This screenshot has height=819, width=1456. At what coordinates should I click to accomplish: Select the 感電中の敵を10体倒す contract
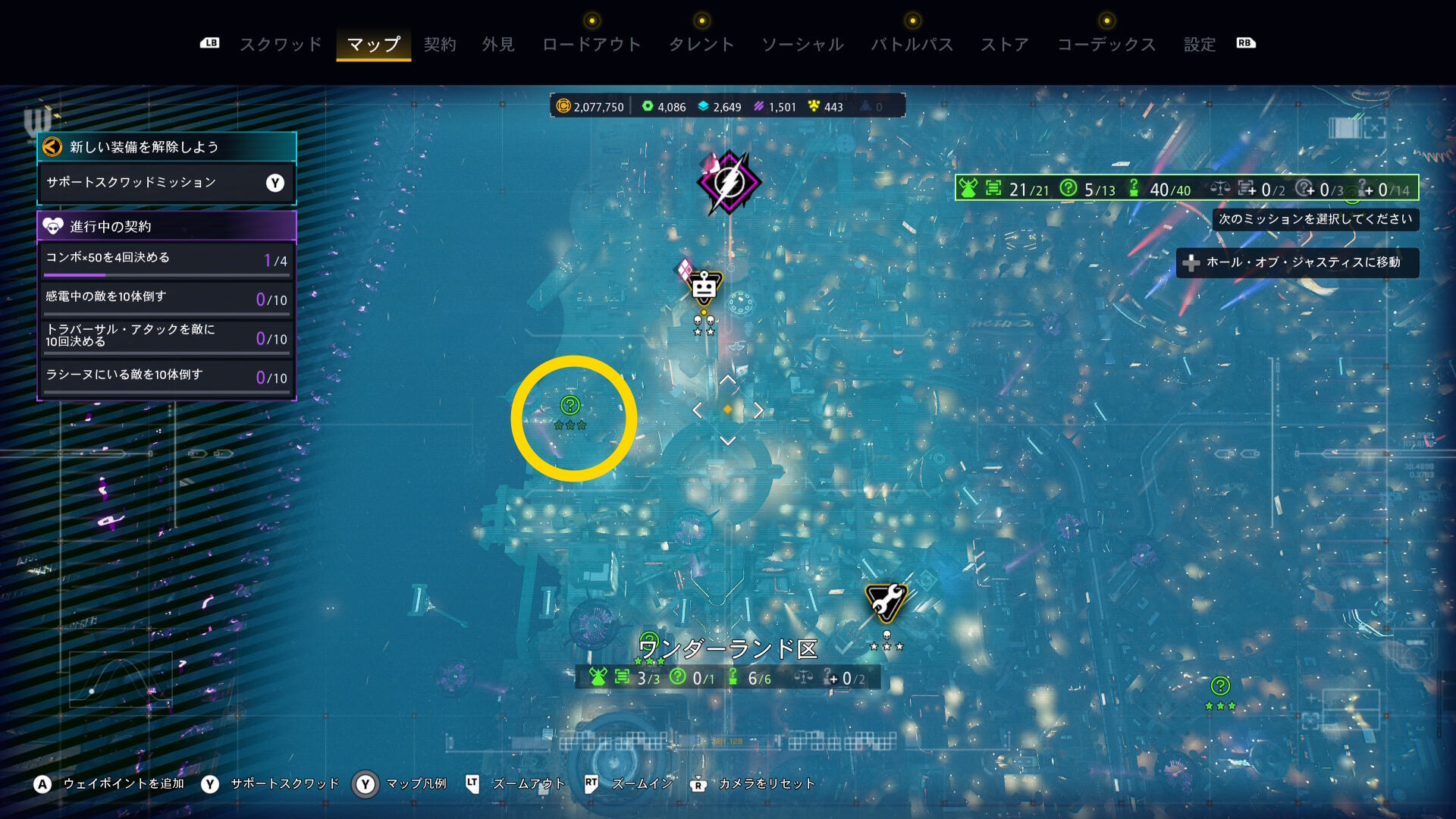click(166, 298)
